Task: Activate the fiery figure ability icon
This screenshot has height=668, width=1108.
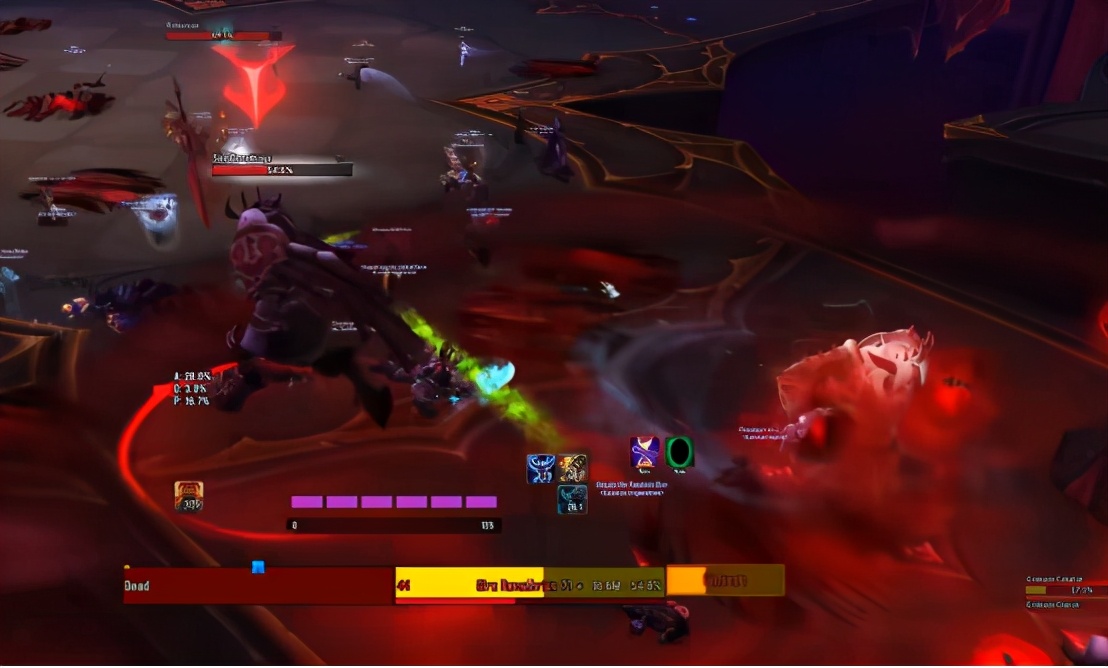Action: click(572, 468)
